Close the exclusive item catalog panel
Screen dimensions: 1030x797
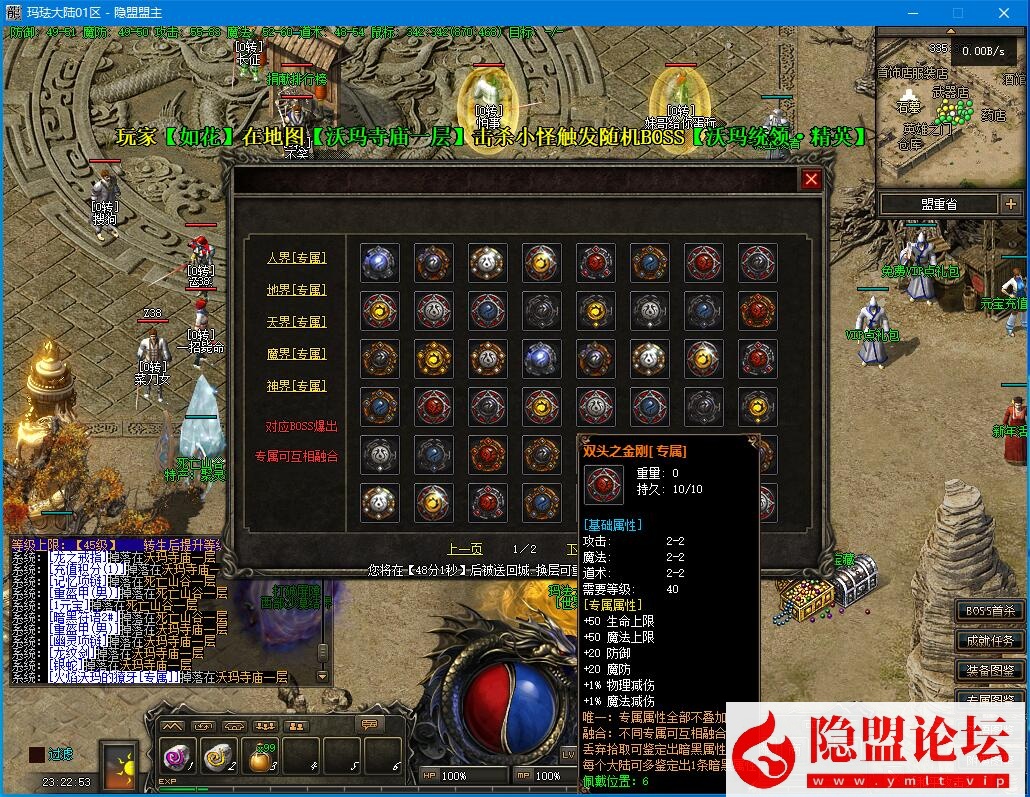click(811, 179)
